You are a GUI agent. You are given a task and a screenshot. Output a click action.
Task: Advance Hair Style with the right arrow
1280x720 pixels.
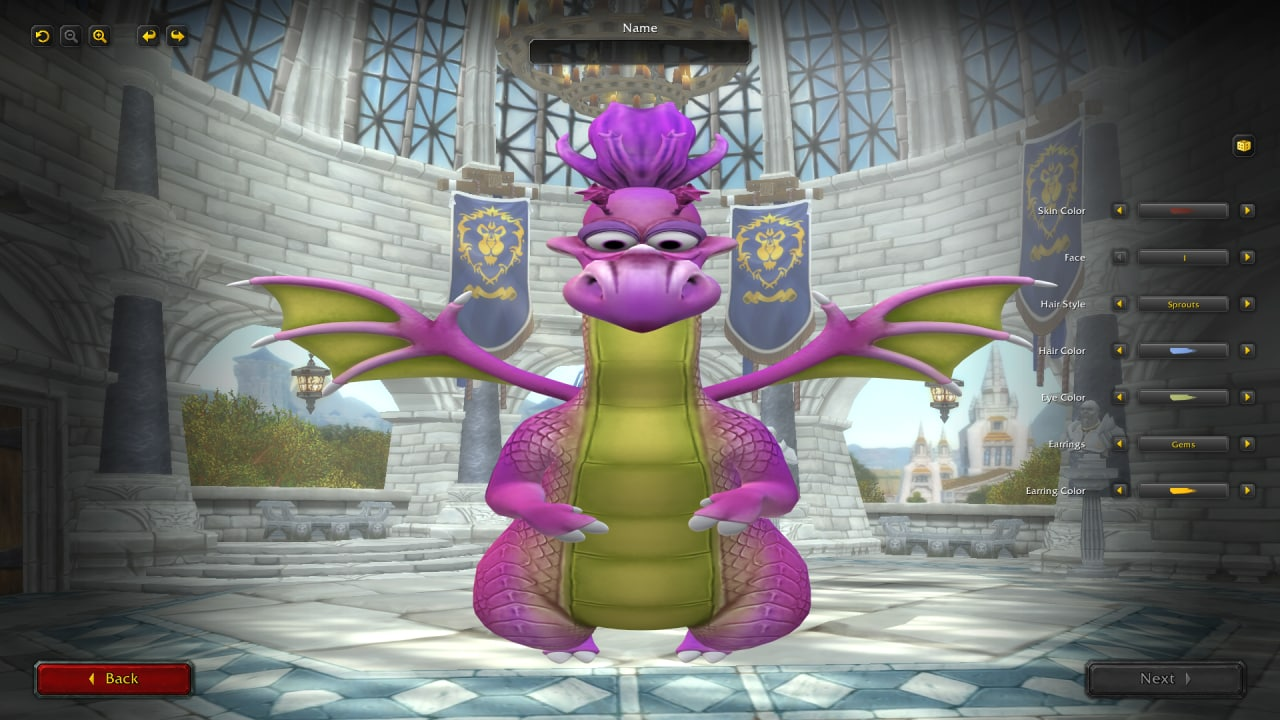click(x=1247, y=304)
